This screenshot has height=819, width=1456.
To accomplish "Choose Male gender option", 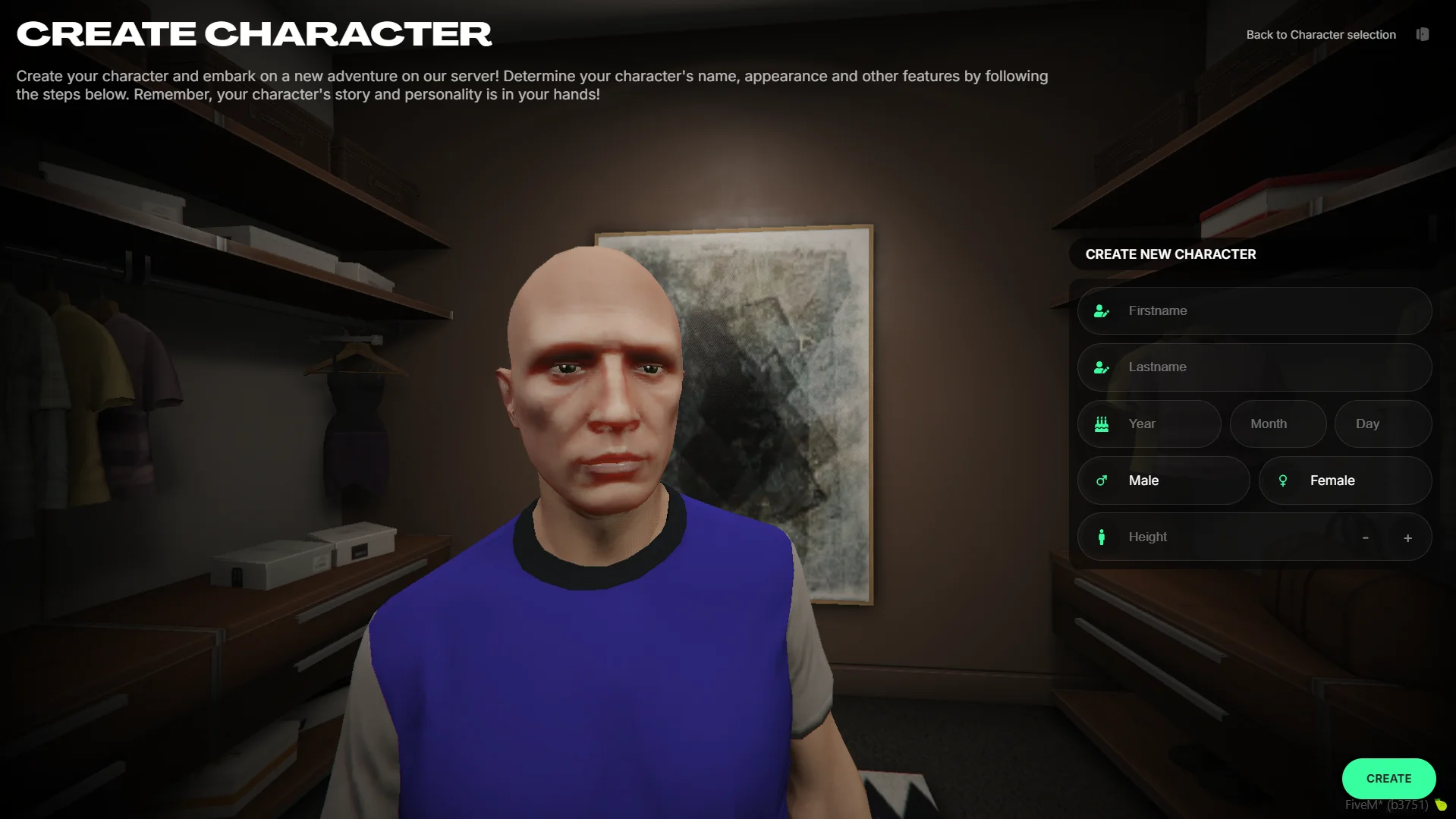I will pyautogui.click(x=1163, y=480).
